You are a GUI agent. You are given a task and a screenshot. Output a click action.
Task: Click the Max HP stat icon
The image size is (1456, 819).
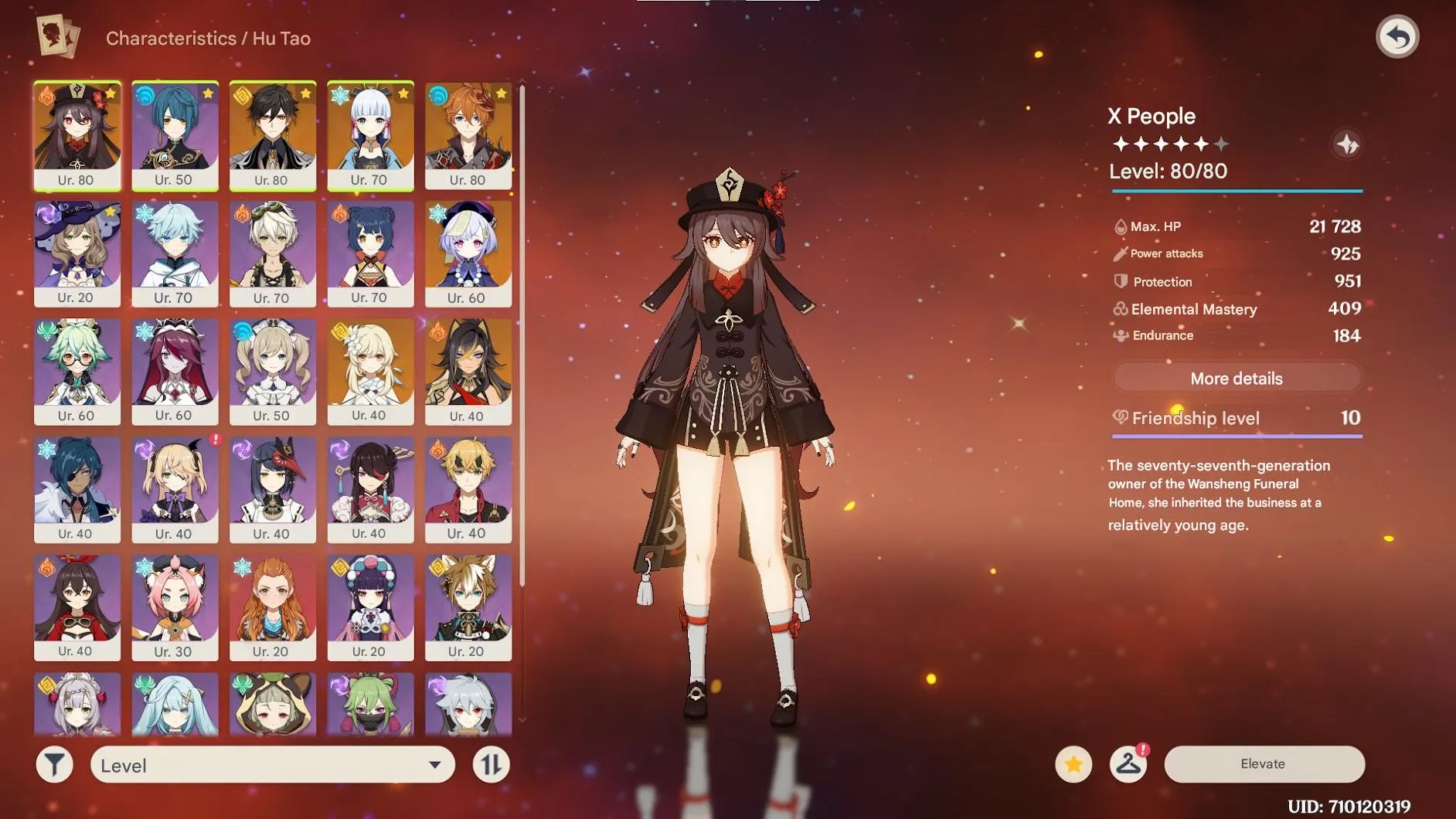click(1120, 226)
